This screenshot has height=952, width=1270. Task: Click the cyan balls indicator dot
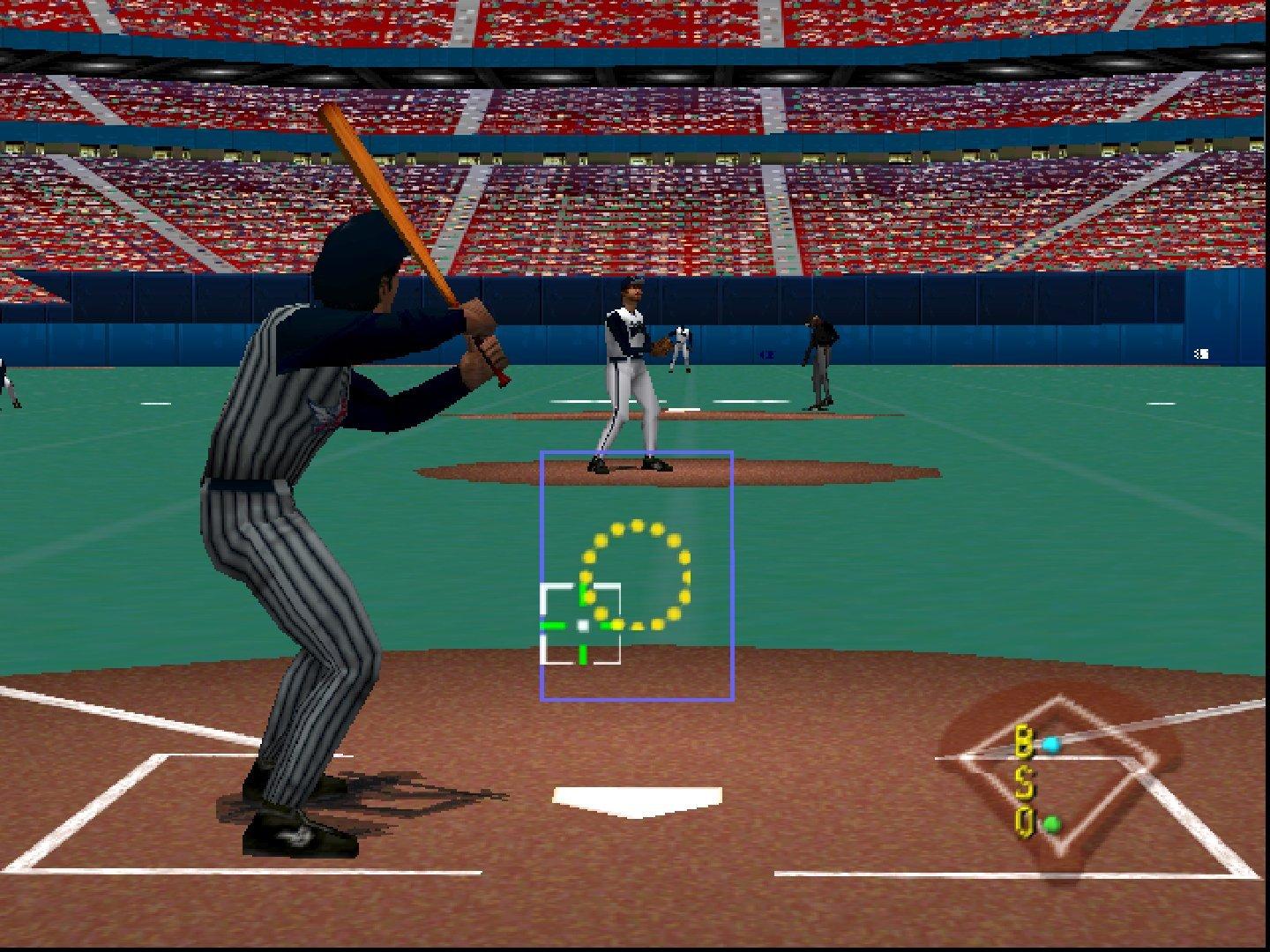pos(1052,743)
